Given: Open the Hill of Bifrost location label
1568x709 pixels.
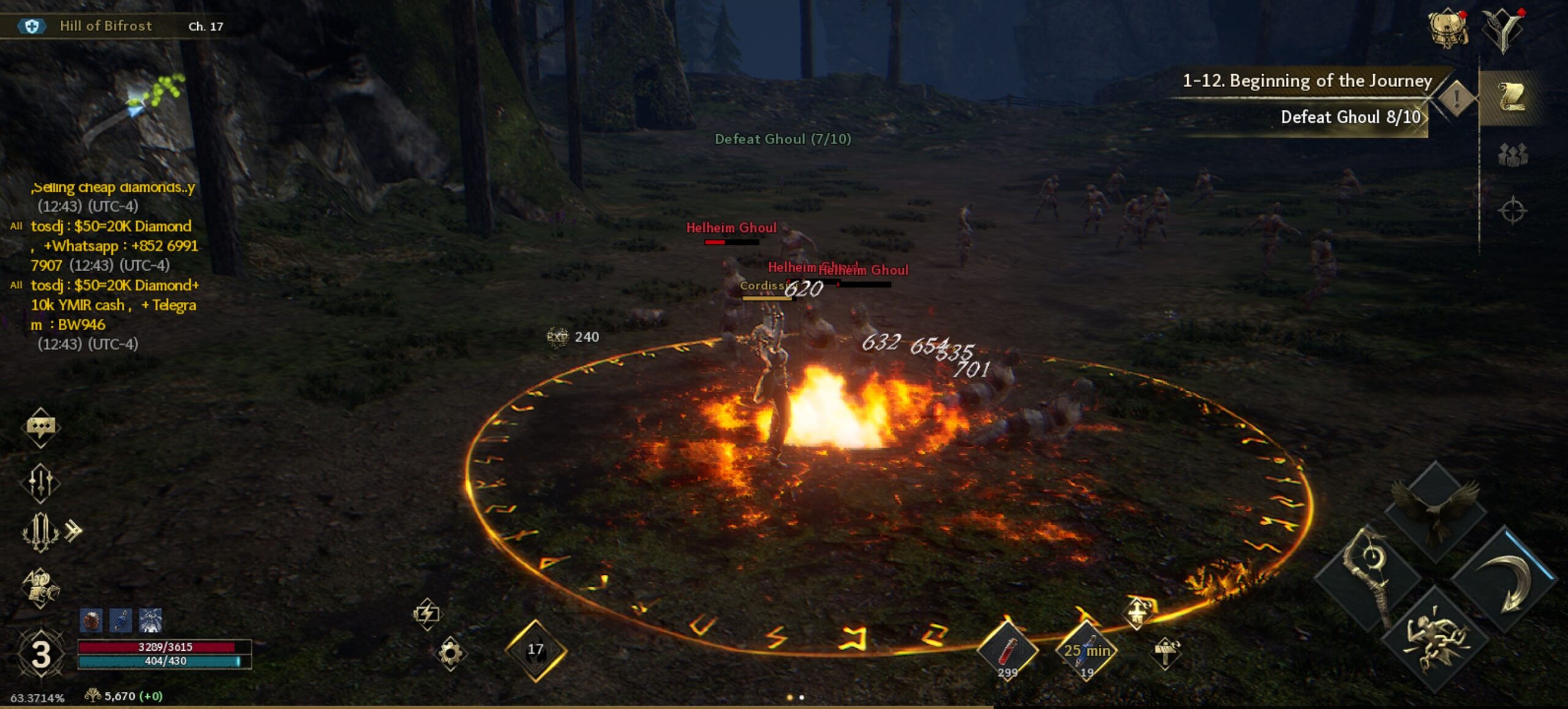Looking at the screenshot, I should [105, 26].
